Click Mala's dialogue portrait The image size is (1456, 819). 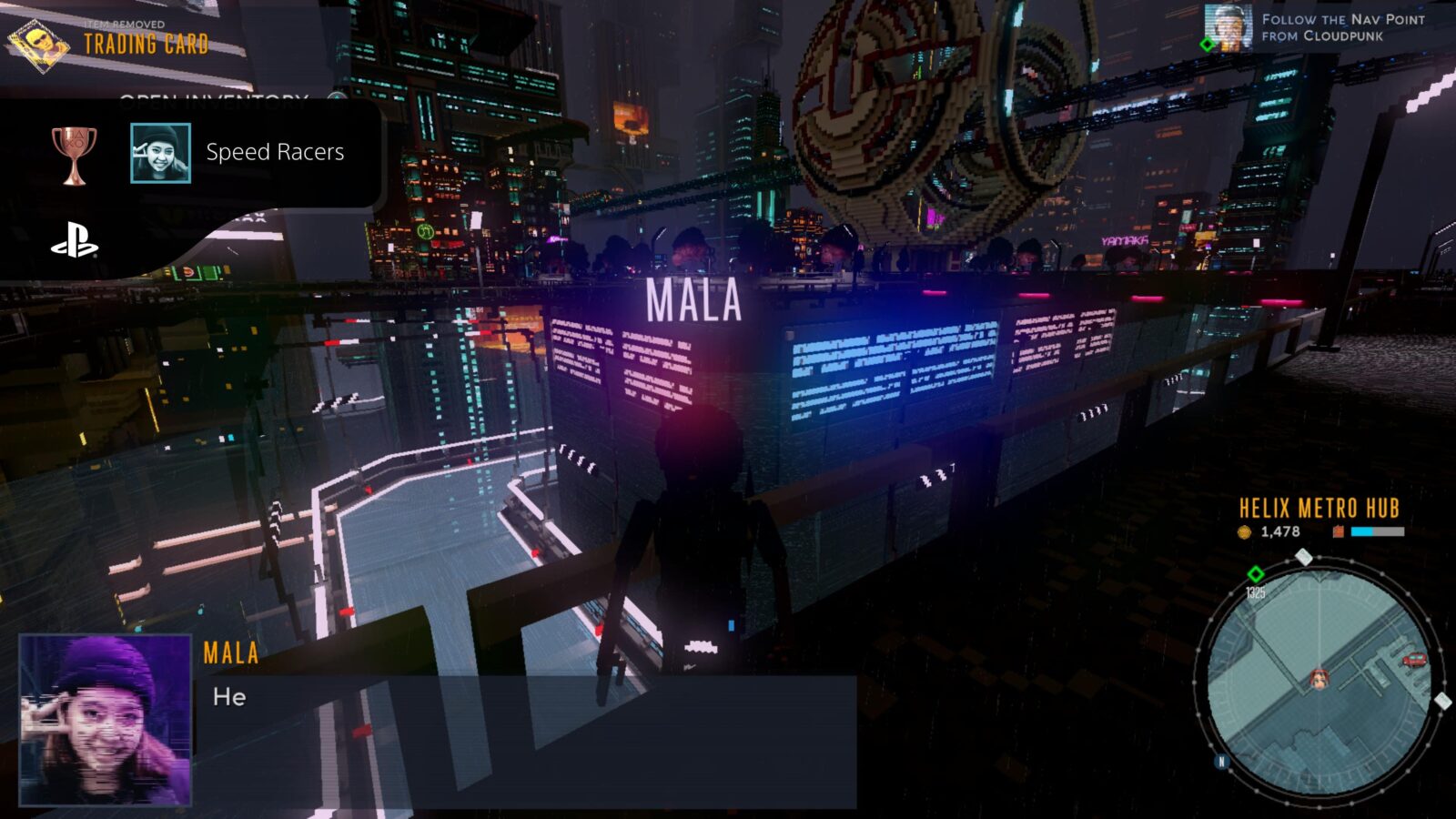(106, 720)
